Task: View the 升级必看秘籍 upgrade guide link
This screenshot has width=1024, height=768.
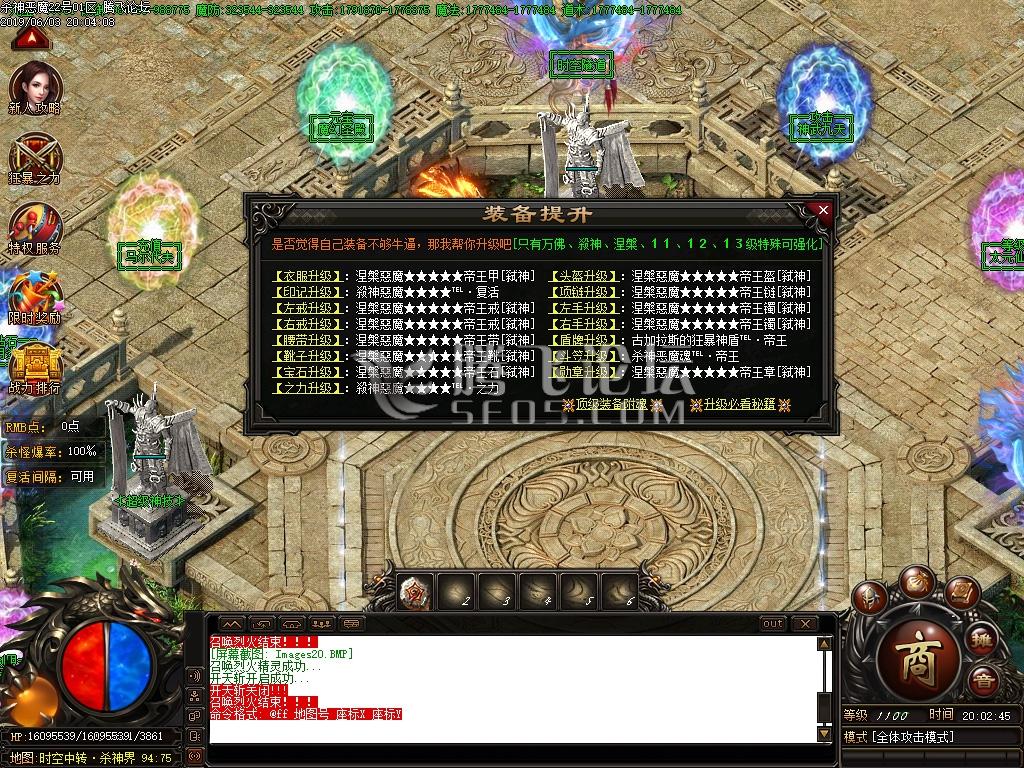Action: (x=740, y=405)
